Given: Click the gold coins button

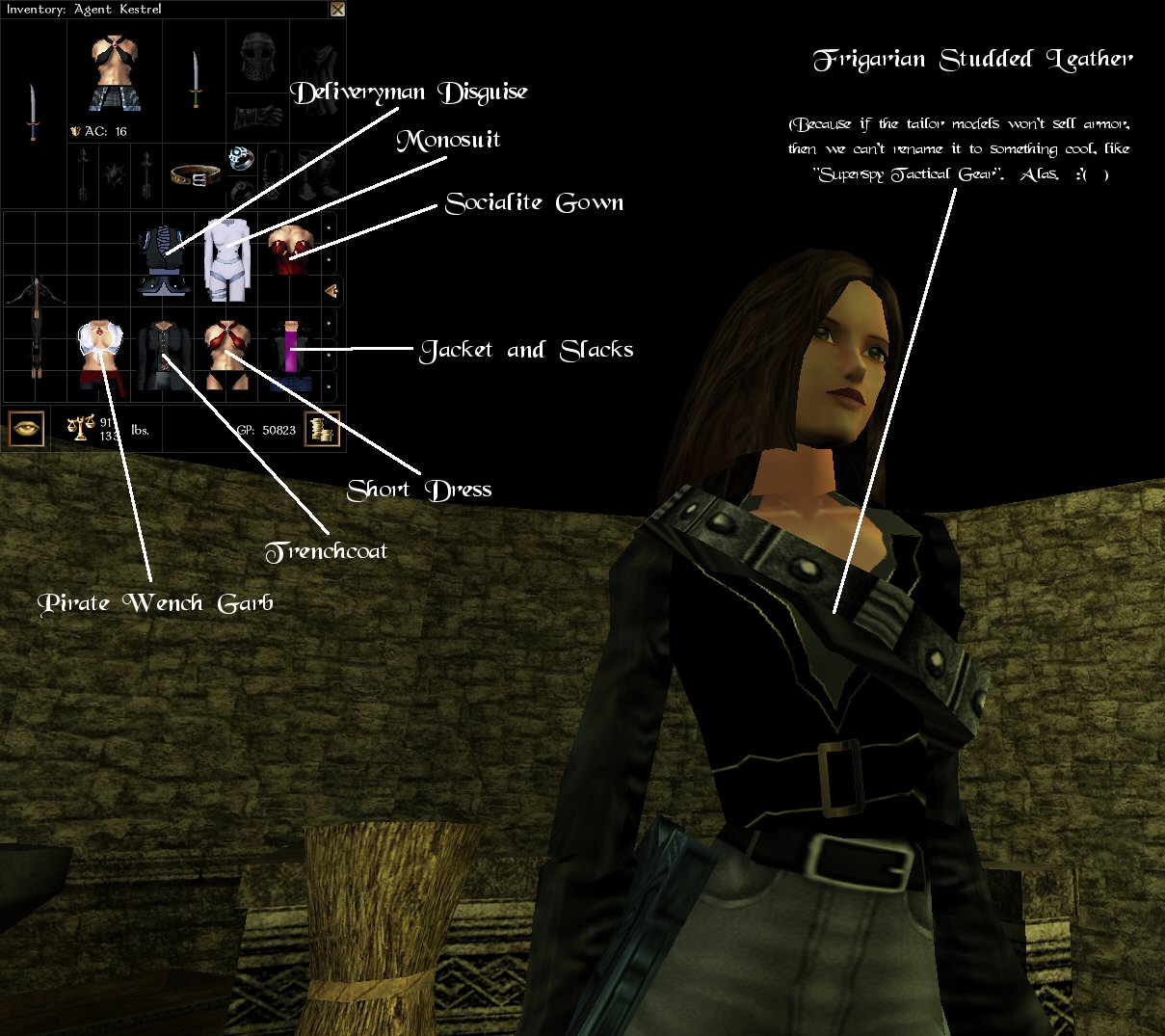Looking at the screenshot, I should [x=323, y=429].
